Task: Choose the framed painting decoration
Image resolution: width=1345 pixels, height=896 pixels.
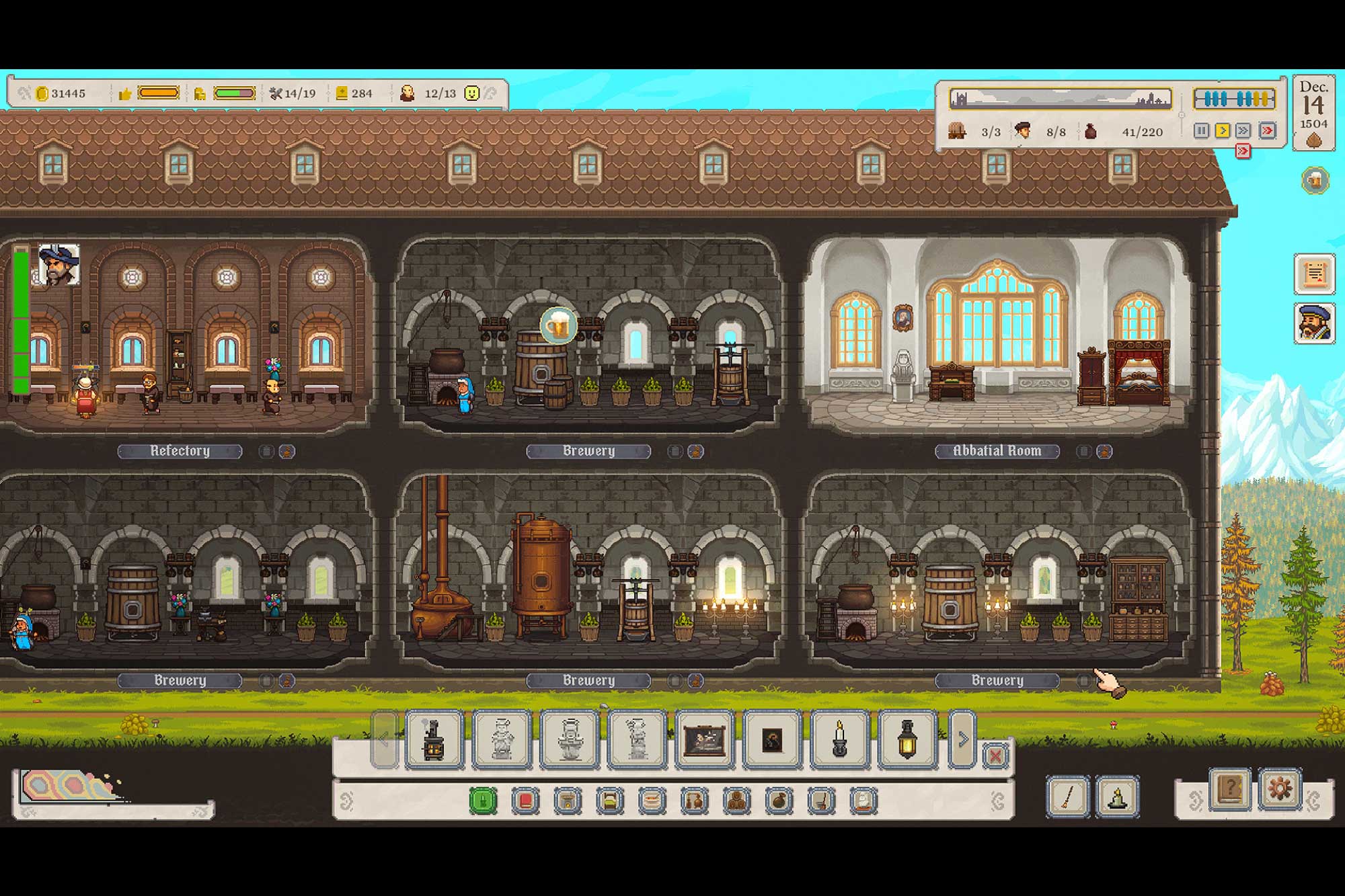Action: 704,739
